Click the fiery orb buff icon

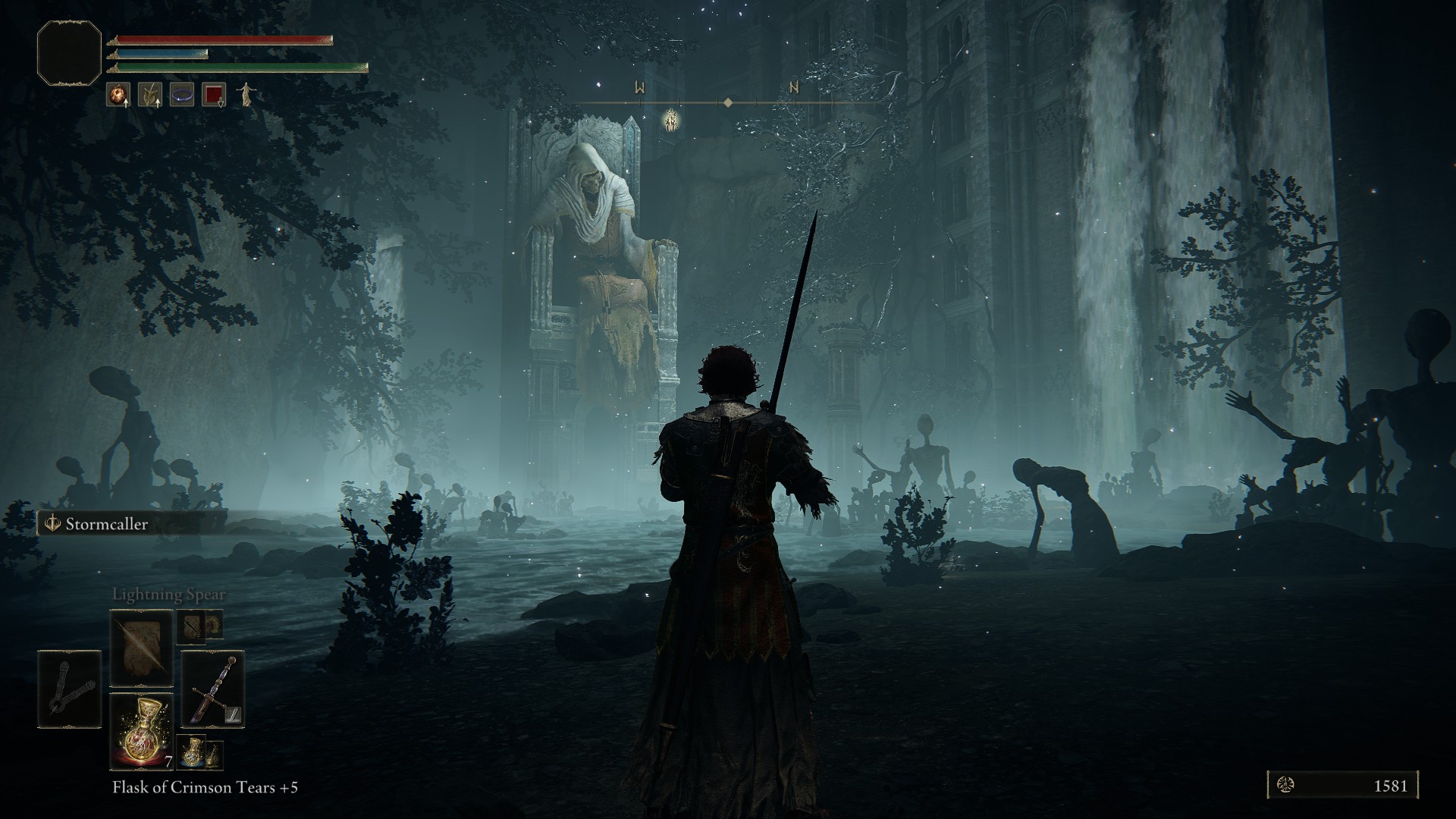(118, 95)
